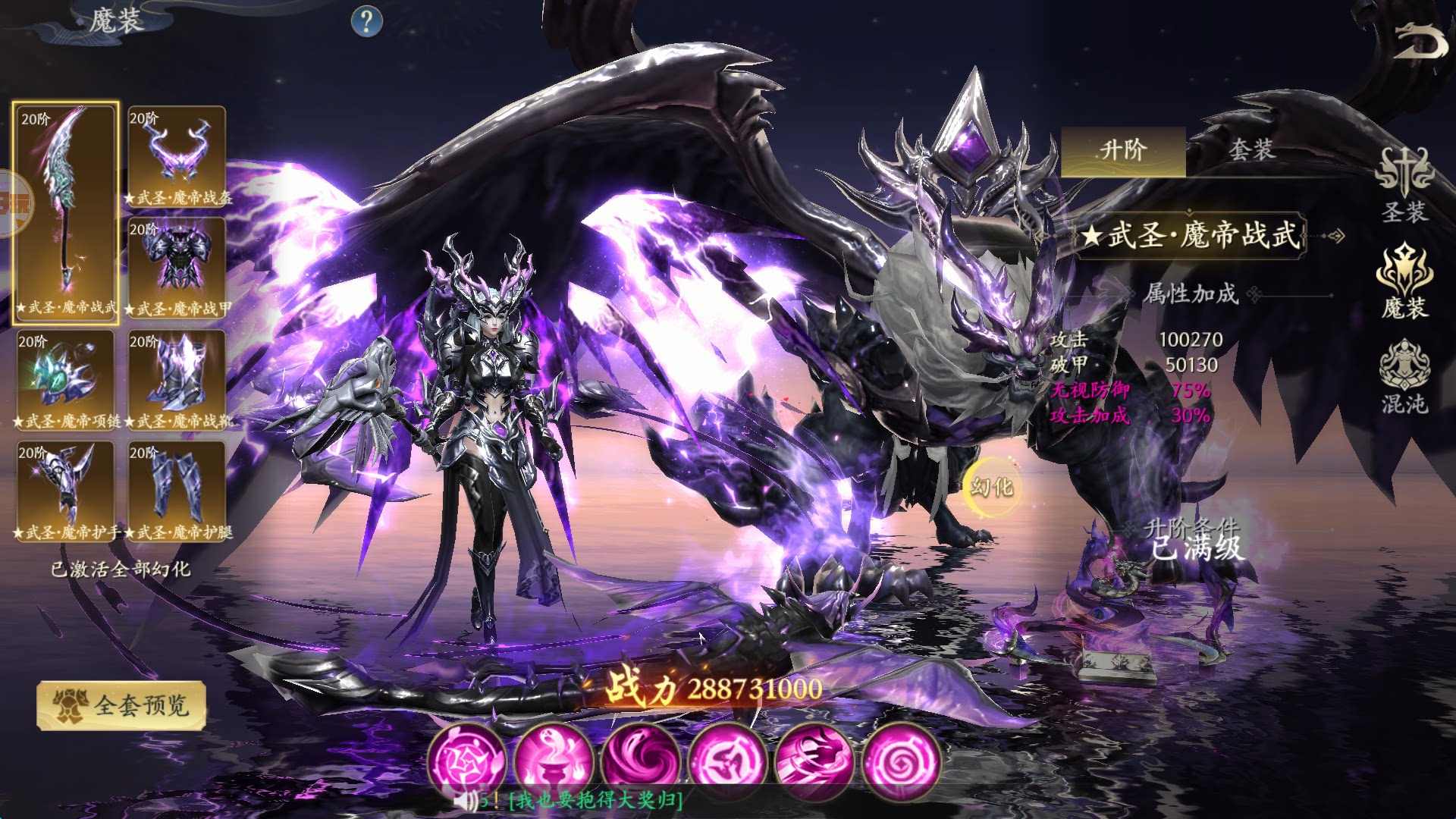1456x819 pixels.
Task: Open the question mark help button
Action: click(367, 21)
